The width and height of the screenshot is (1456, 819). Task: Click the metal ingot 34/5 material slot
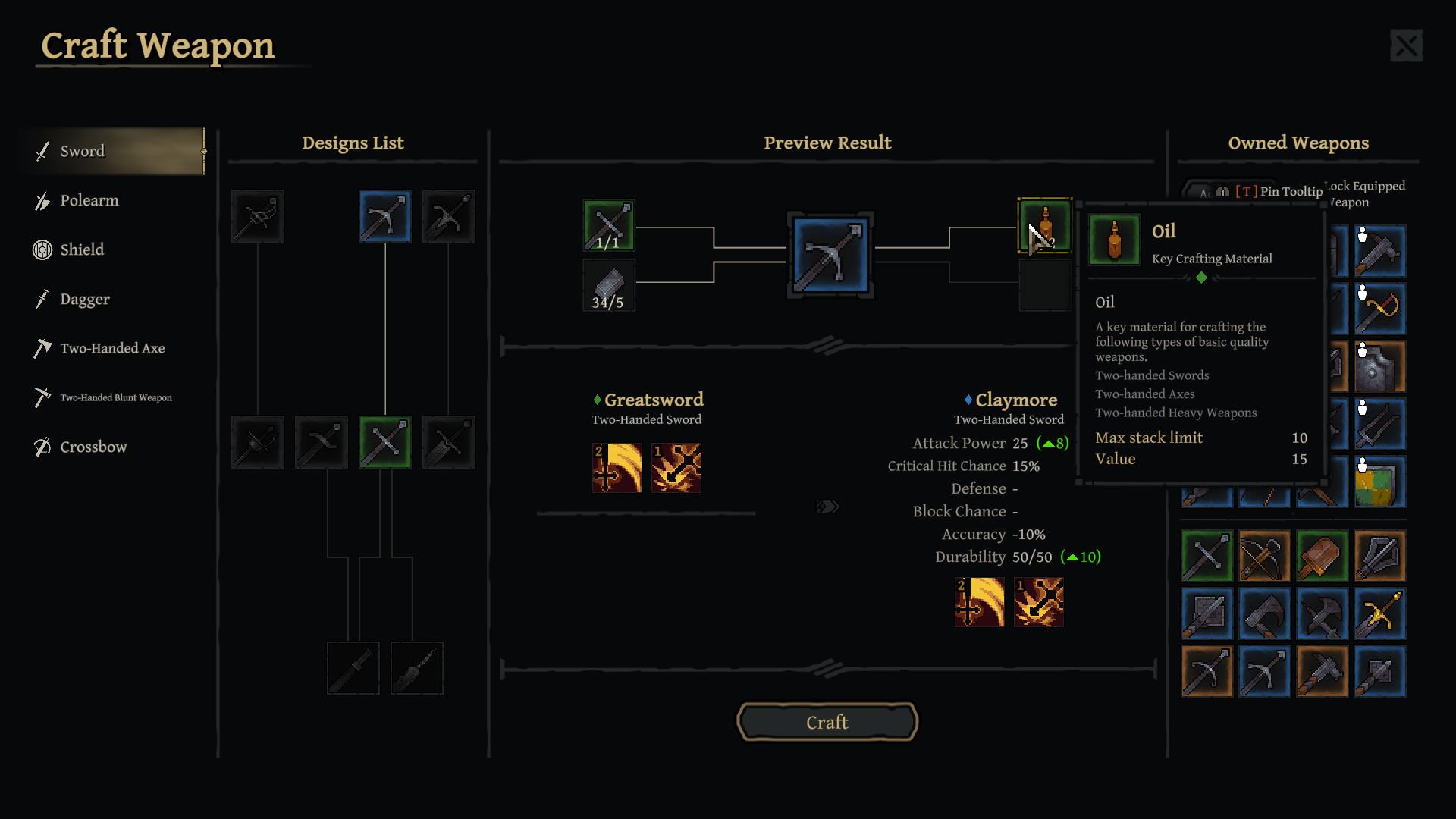click(608, 285)
